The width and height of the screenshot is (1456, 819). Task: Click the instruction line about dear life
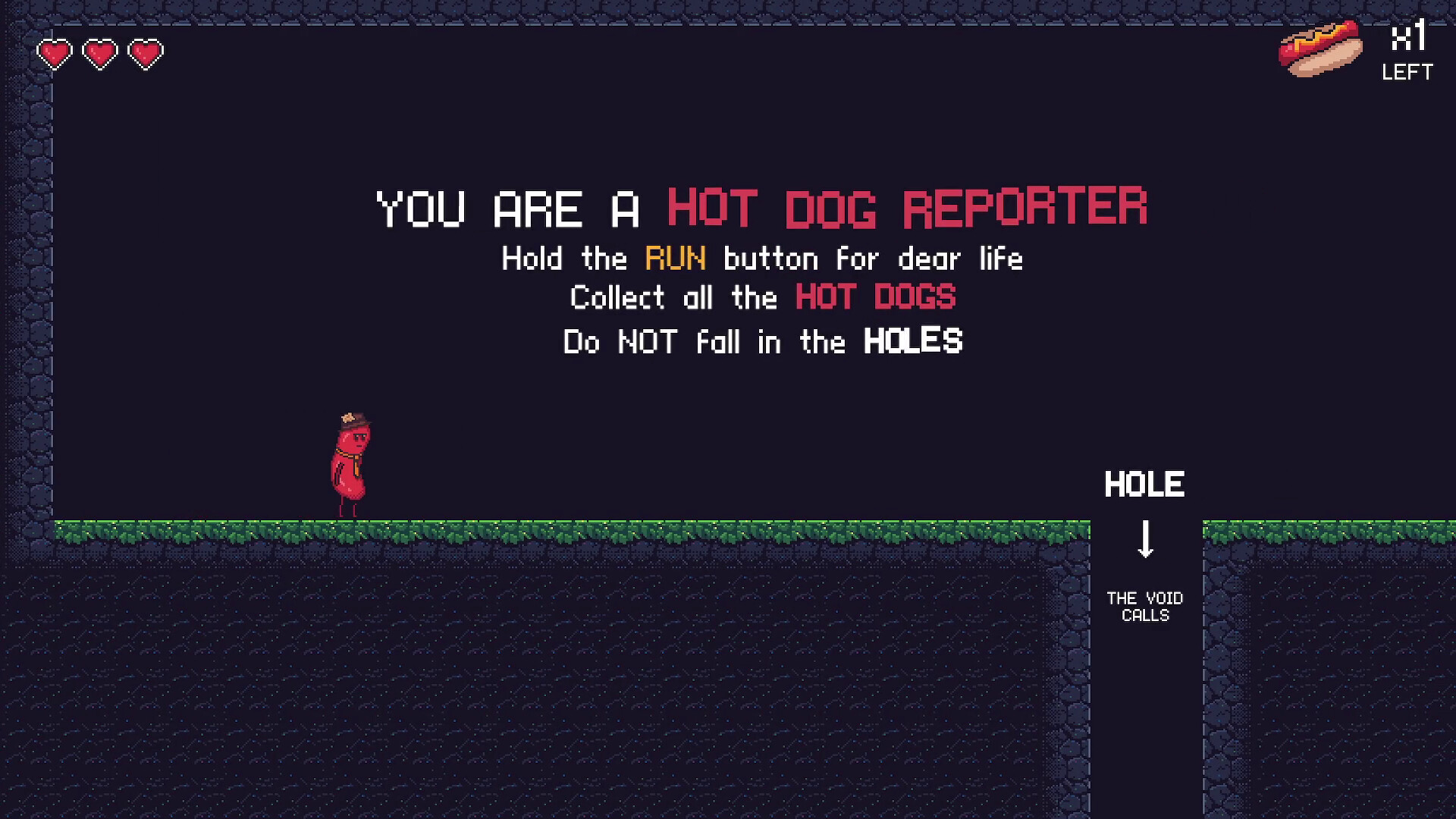(x=761, y=259)
